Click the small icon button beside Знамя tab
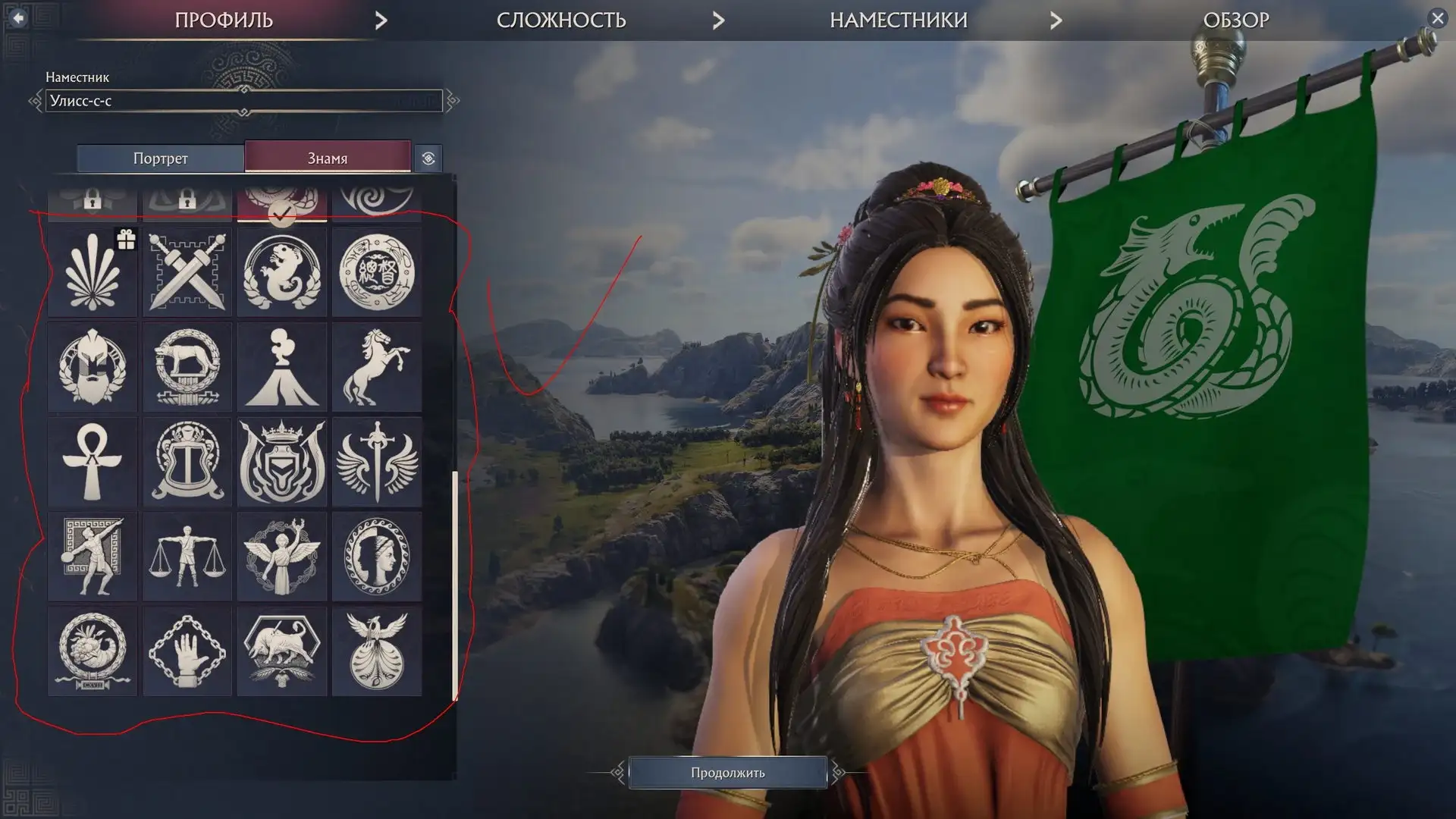The image size is (1456, 819). pos(428,158)
